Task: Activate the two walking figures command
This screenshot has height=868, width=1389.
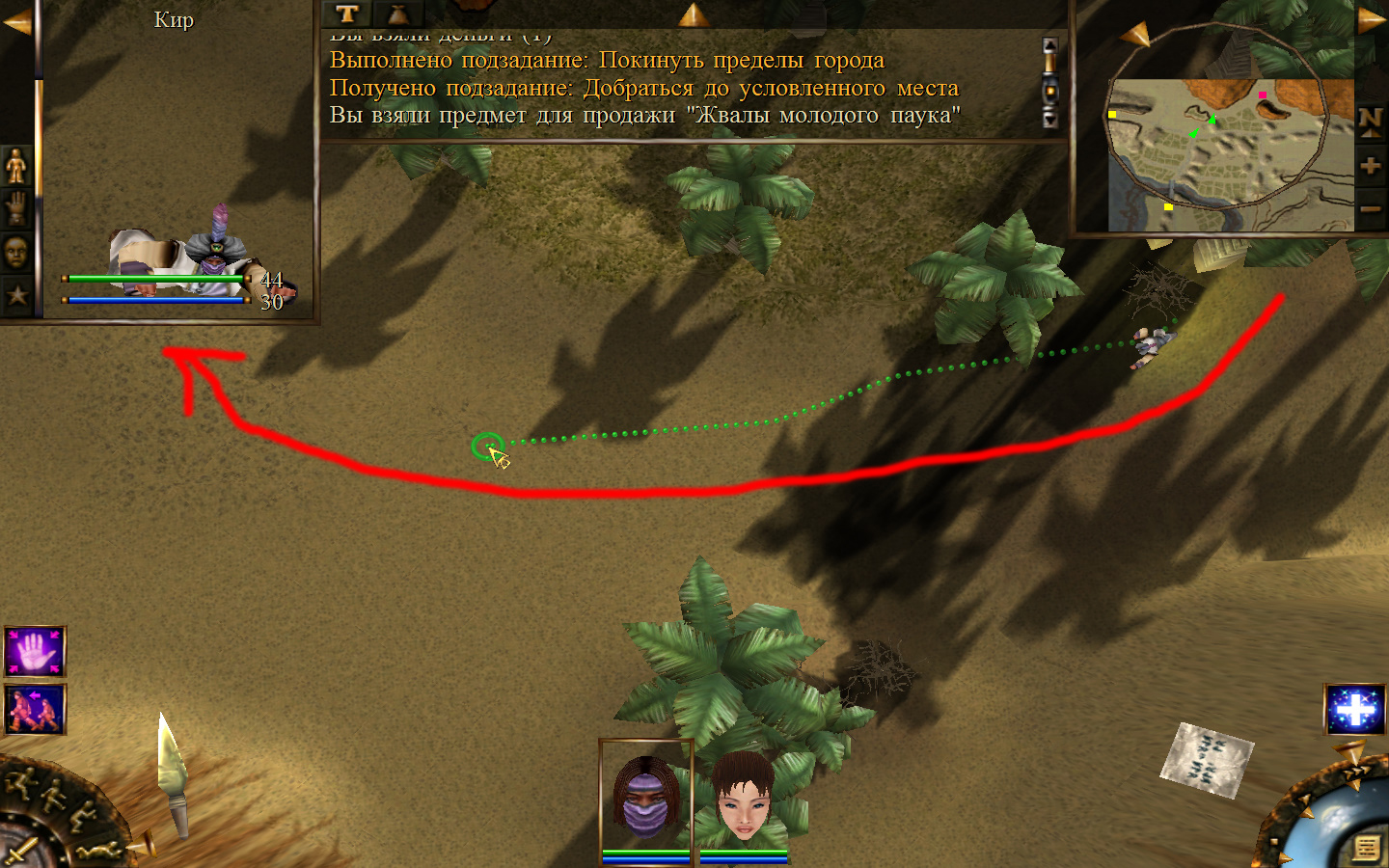Action: pyautogui.click(x=35, y=710)
